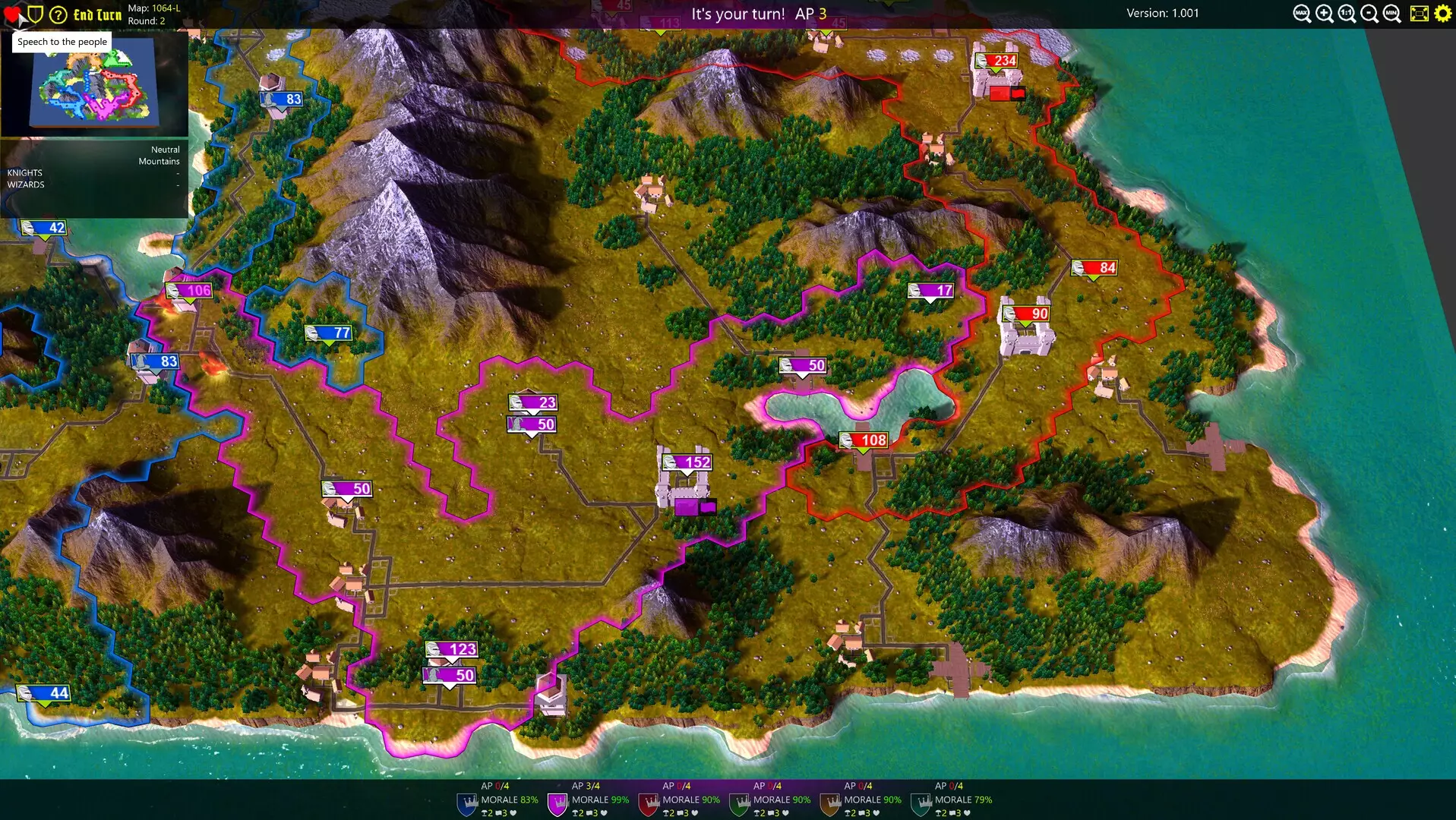Select the blue player shield
Image resolution: width=1456 pixels, height=820 pixels.
(466, 803)
